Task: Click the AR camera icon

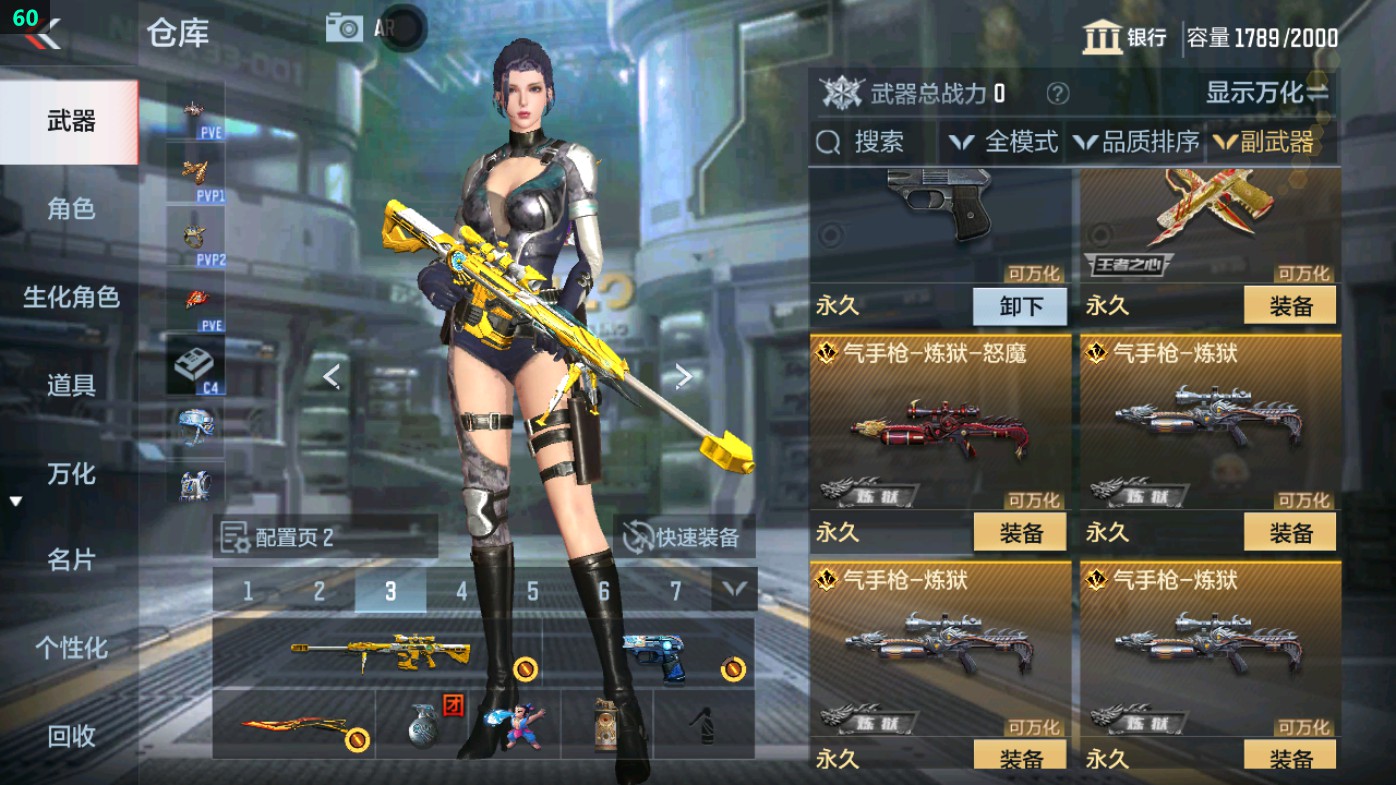Action: [344, 29]
